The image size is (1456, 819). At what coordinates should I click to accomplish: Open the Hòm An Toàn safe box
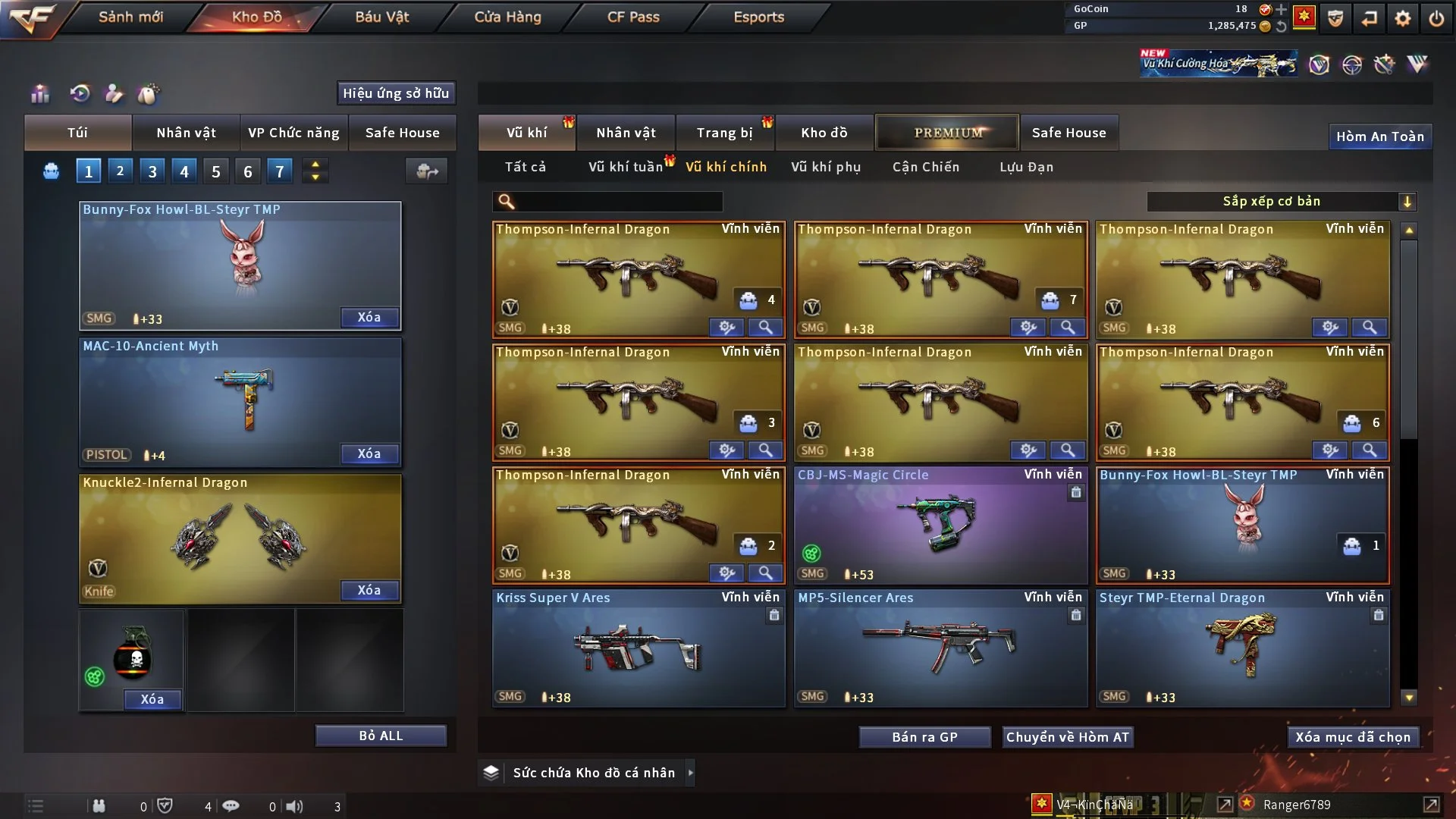point(1379,136)
